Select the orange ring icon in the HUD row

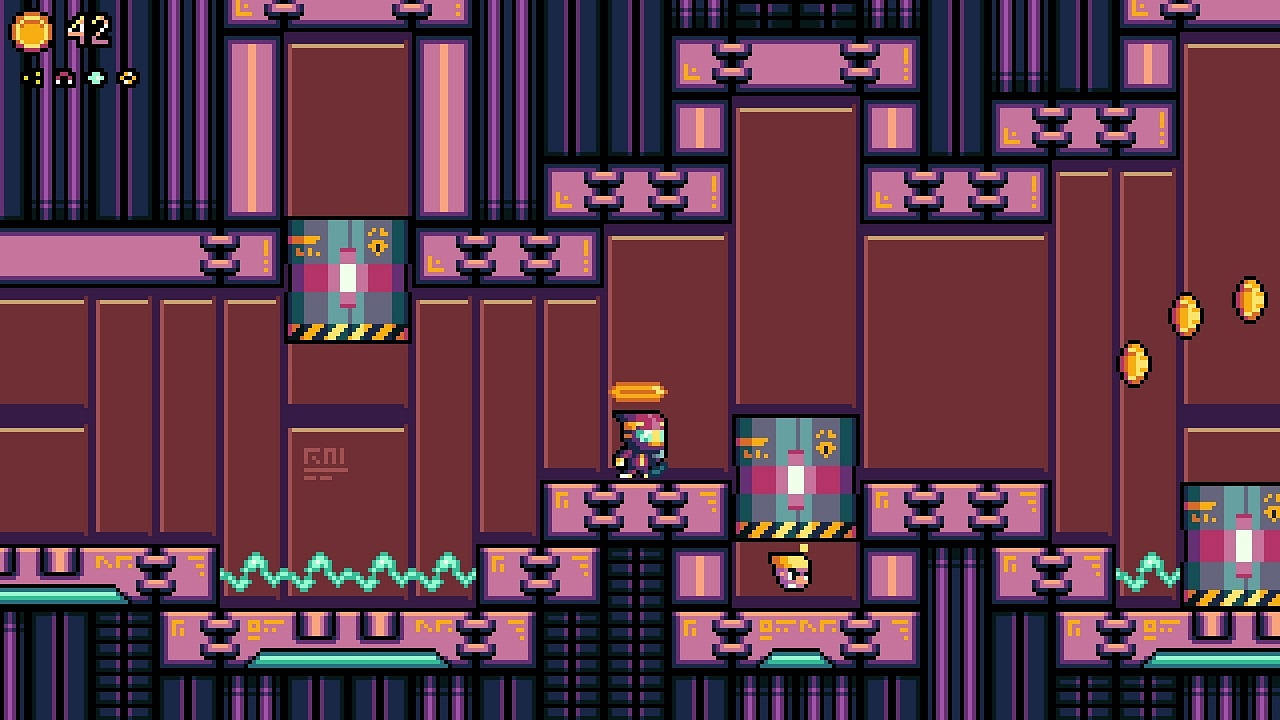pos(127,78)
